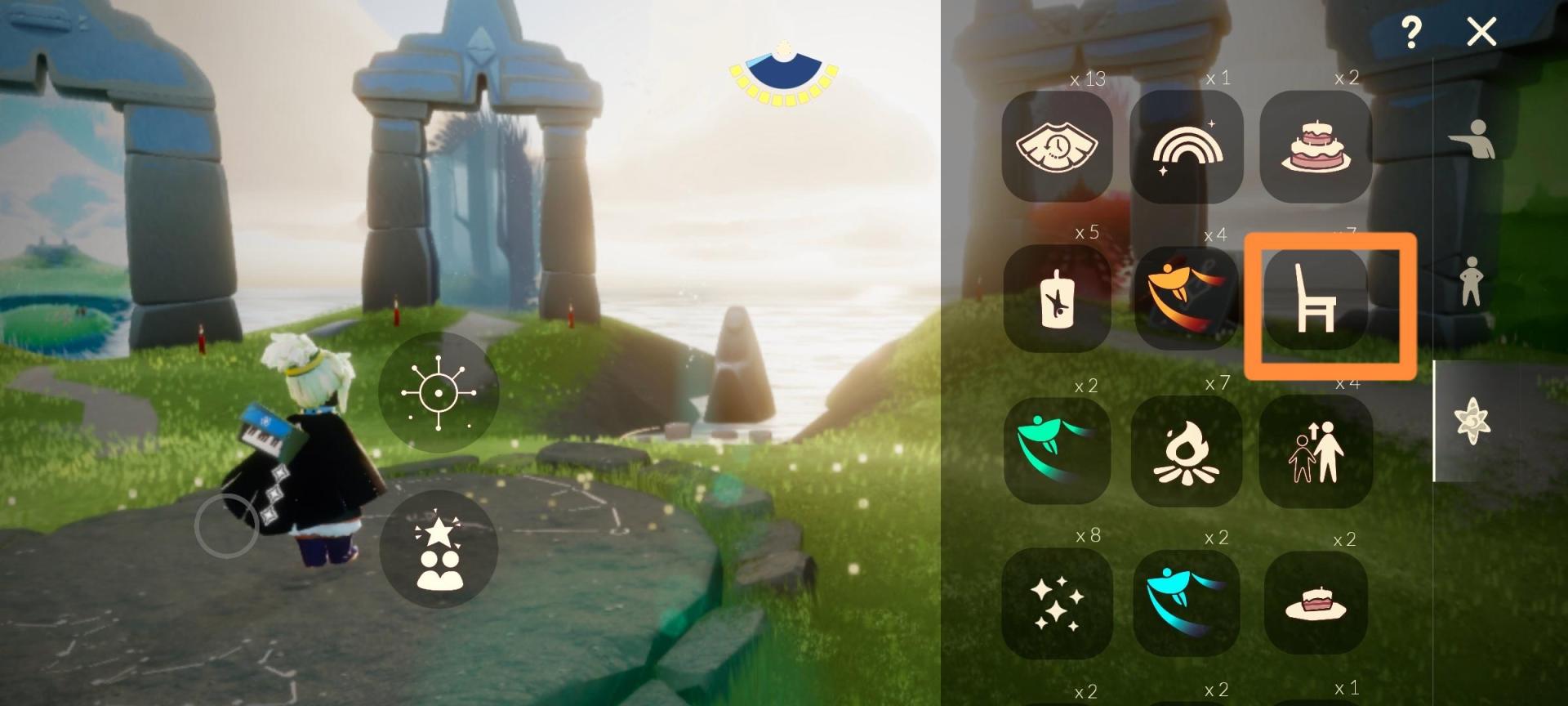Select the layered birthday cake item

[x=1315, y=147]
